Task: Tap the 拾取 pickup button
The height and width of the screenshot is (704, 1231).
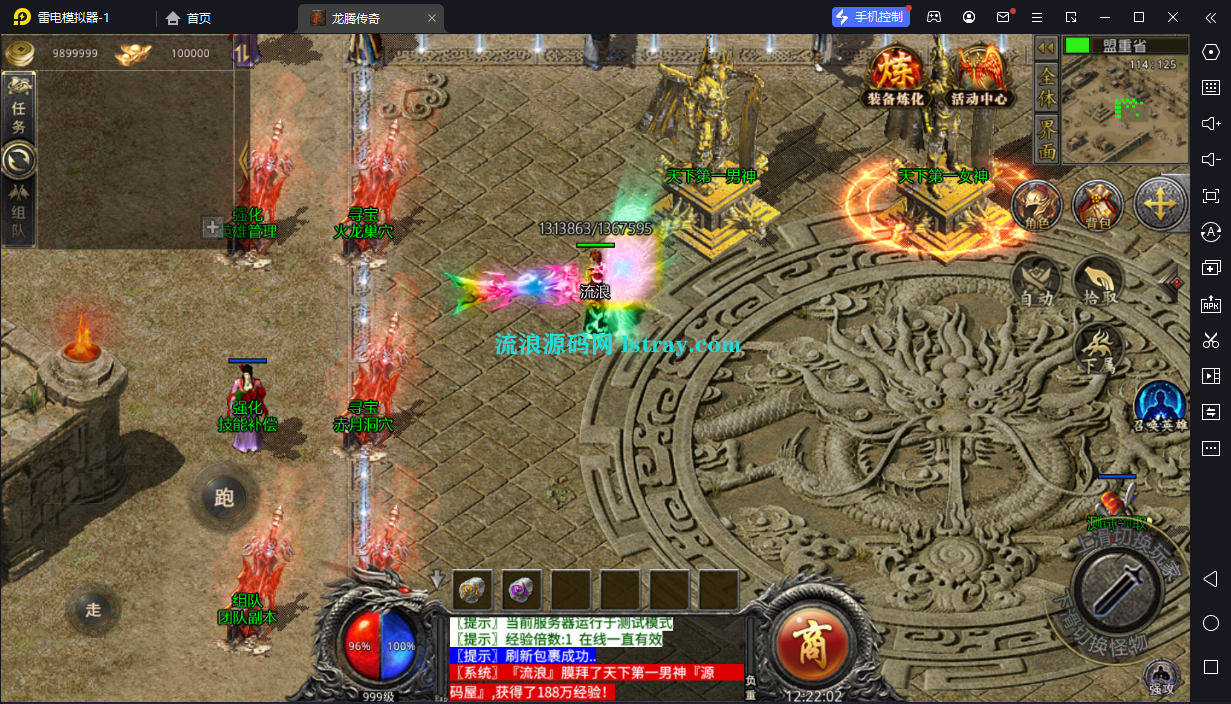Action: pos(1098,281)
